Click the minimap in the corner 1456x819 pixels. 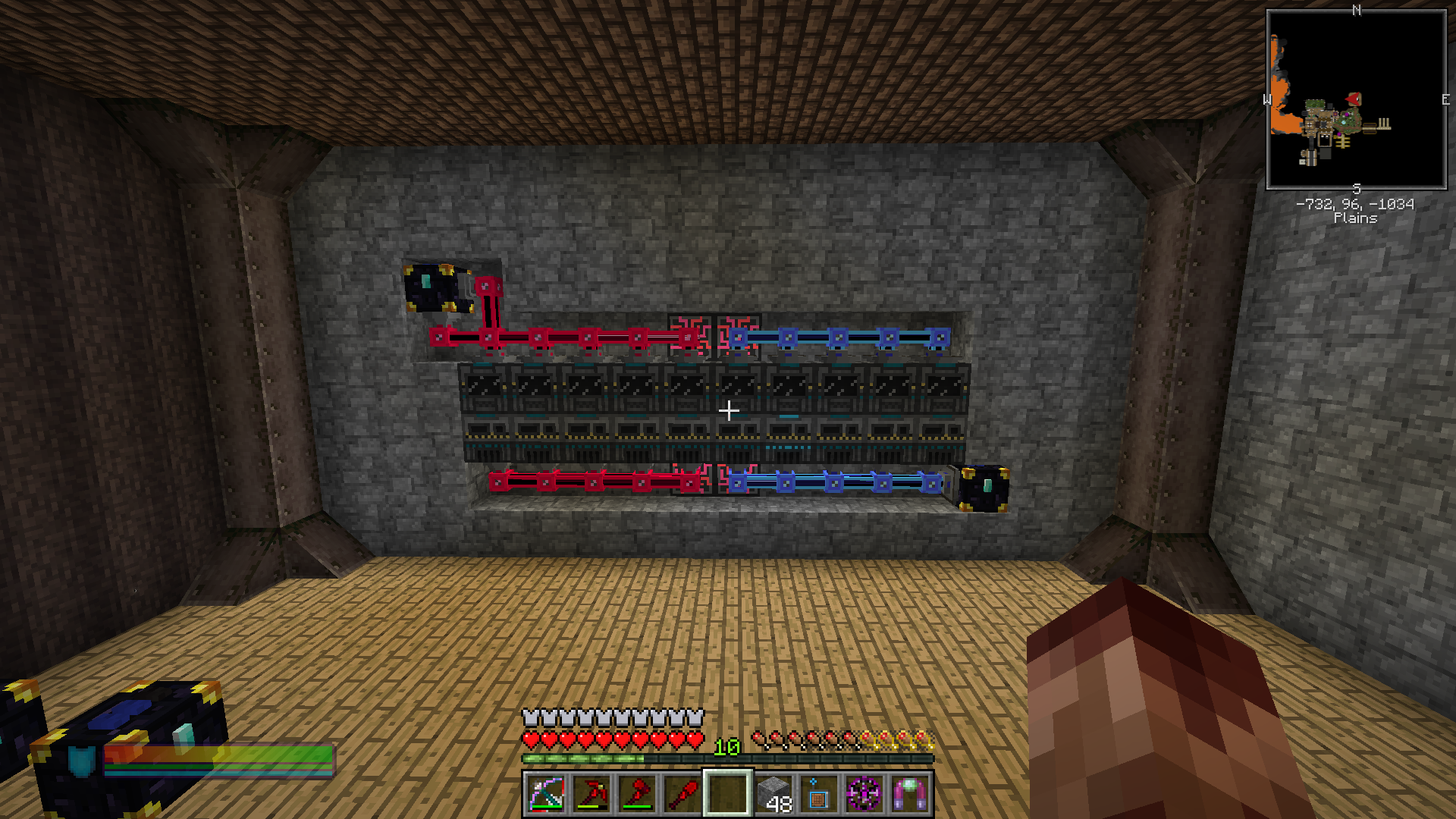[1356, 99]
